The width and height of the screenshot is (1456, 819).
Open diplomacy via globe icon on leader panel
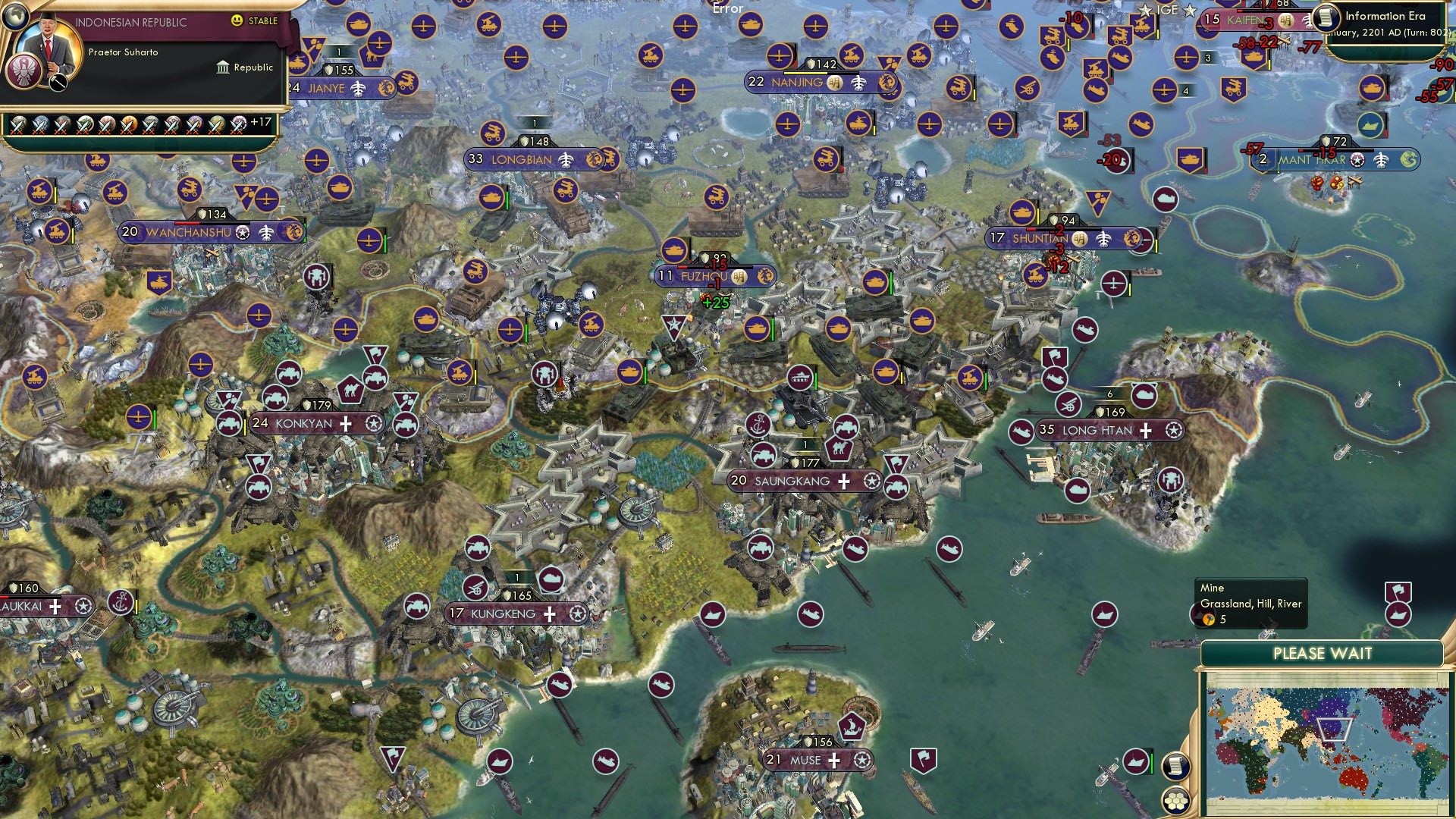point(15,16)
